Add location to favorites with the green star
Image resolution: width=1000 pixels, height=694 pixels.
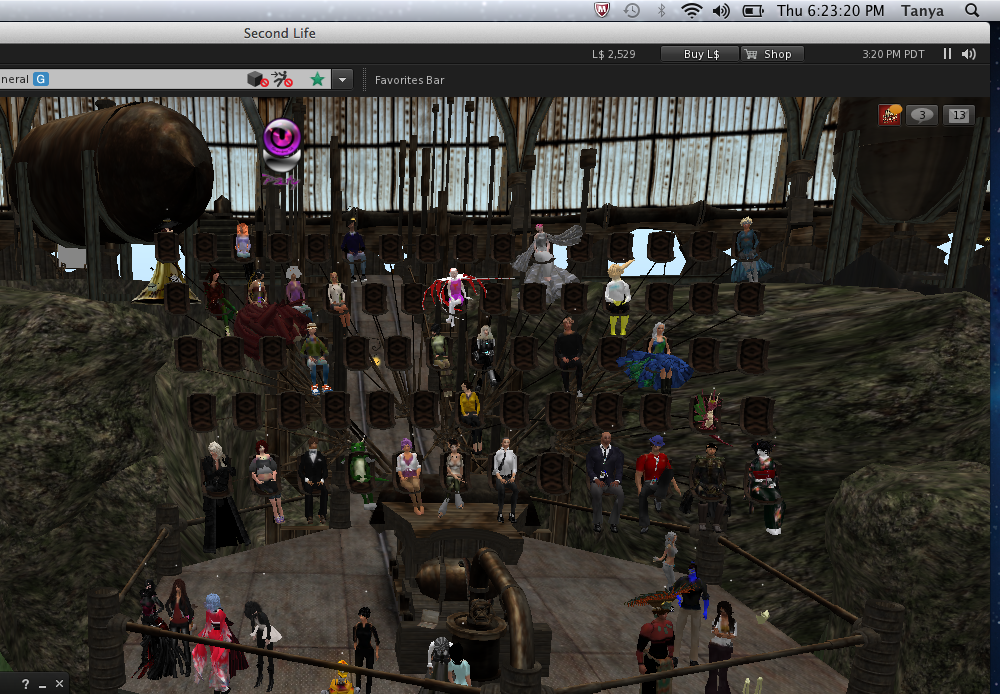pyautogui.click(x=317, y=79)
